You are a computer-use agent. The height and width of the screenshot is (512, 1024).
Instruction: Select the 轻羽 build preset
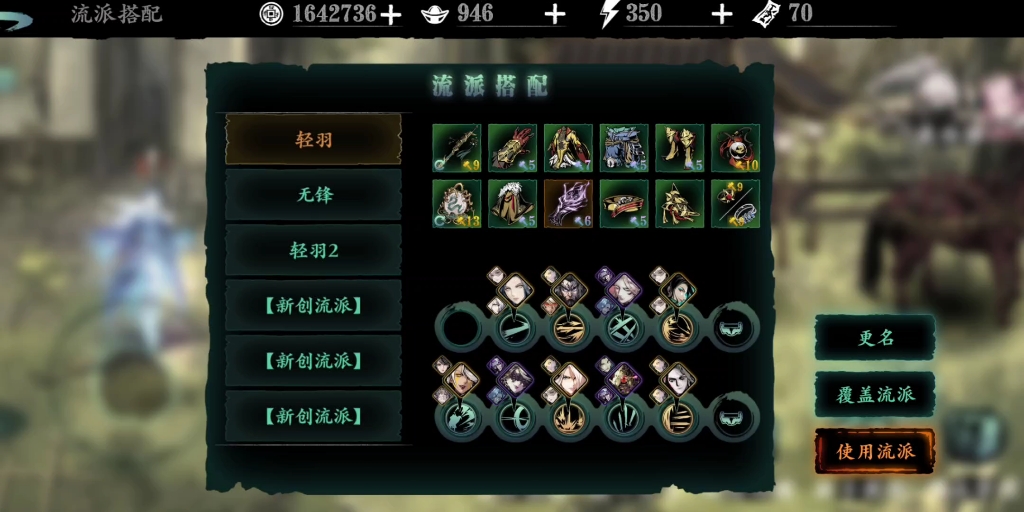[313, 139]
